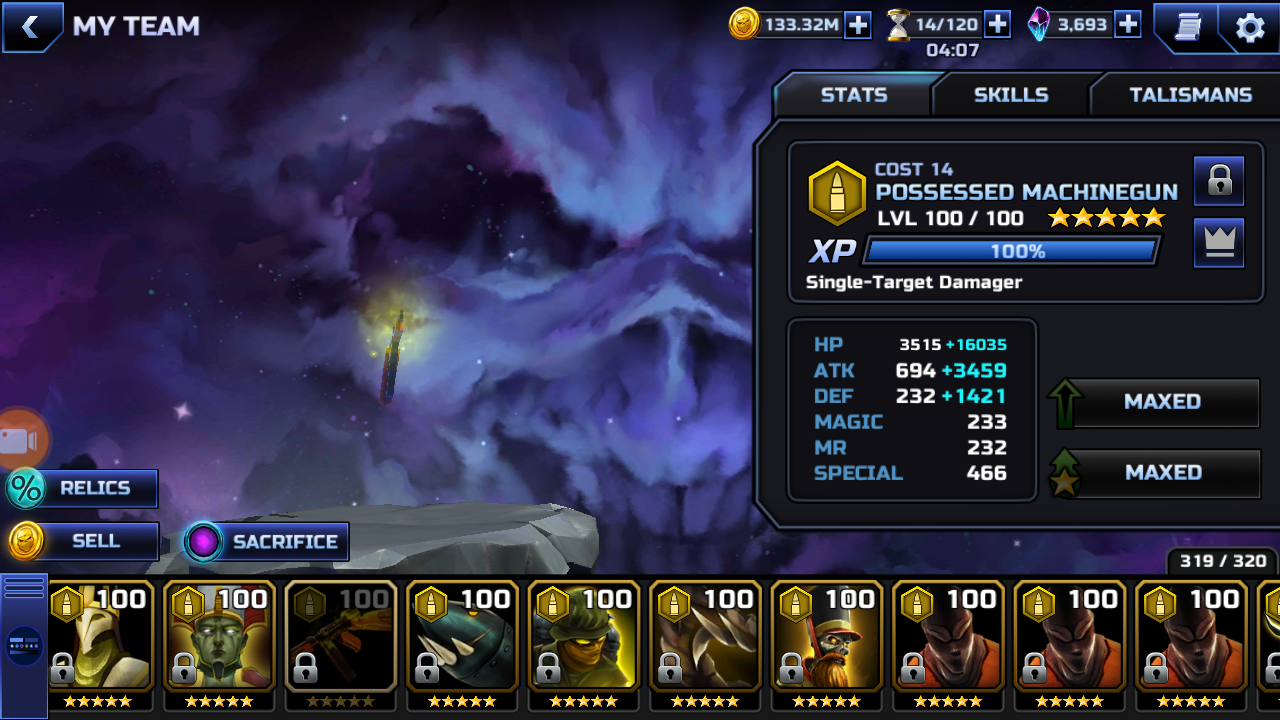
Task: Go back using the arrow beside My Team
Action: point(30,27)
